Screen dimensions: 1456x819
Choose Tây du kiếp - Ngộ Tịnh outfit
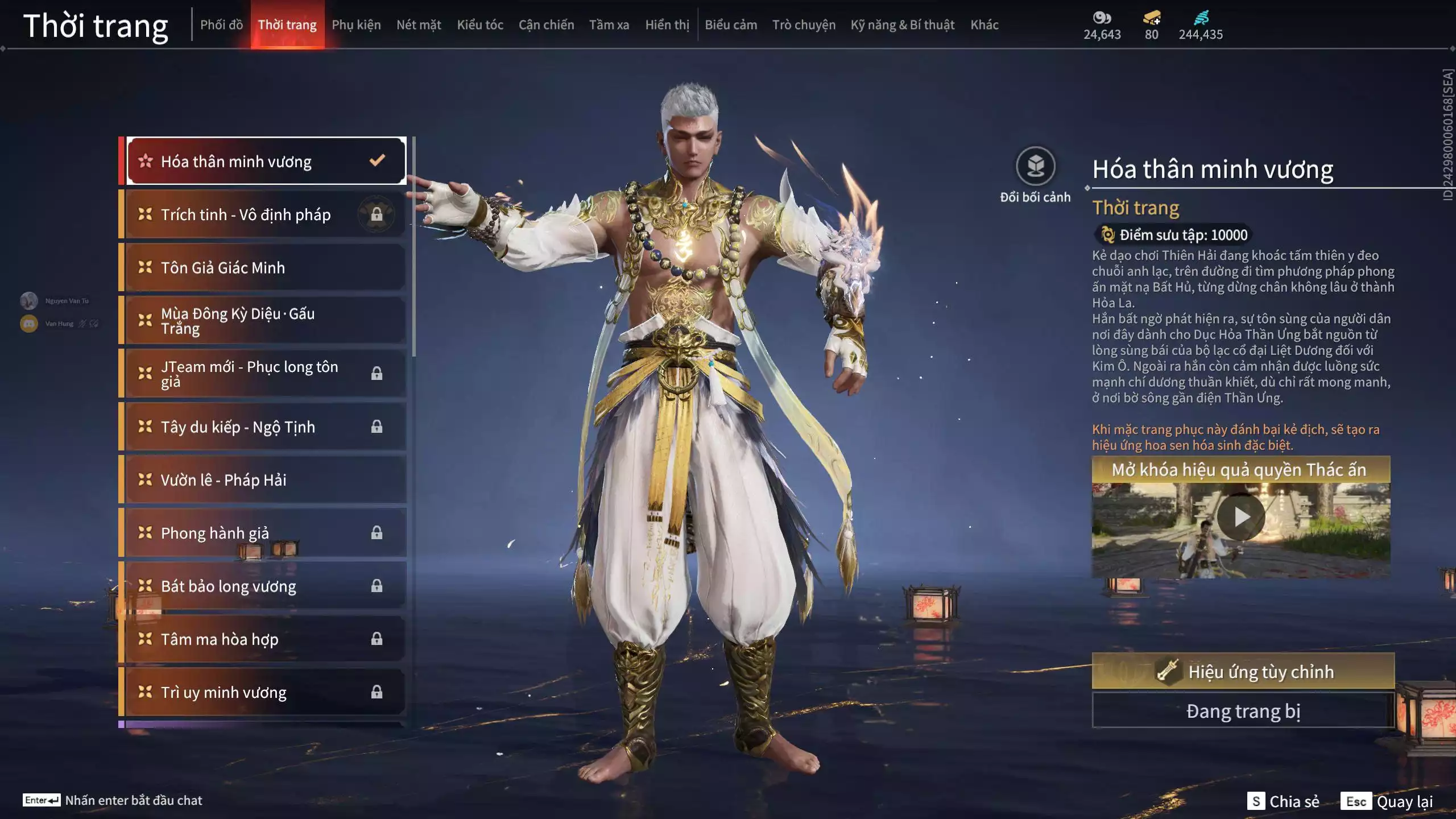[x=266, y=427]
